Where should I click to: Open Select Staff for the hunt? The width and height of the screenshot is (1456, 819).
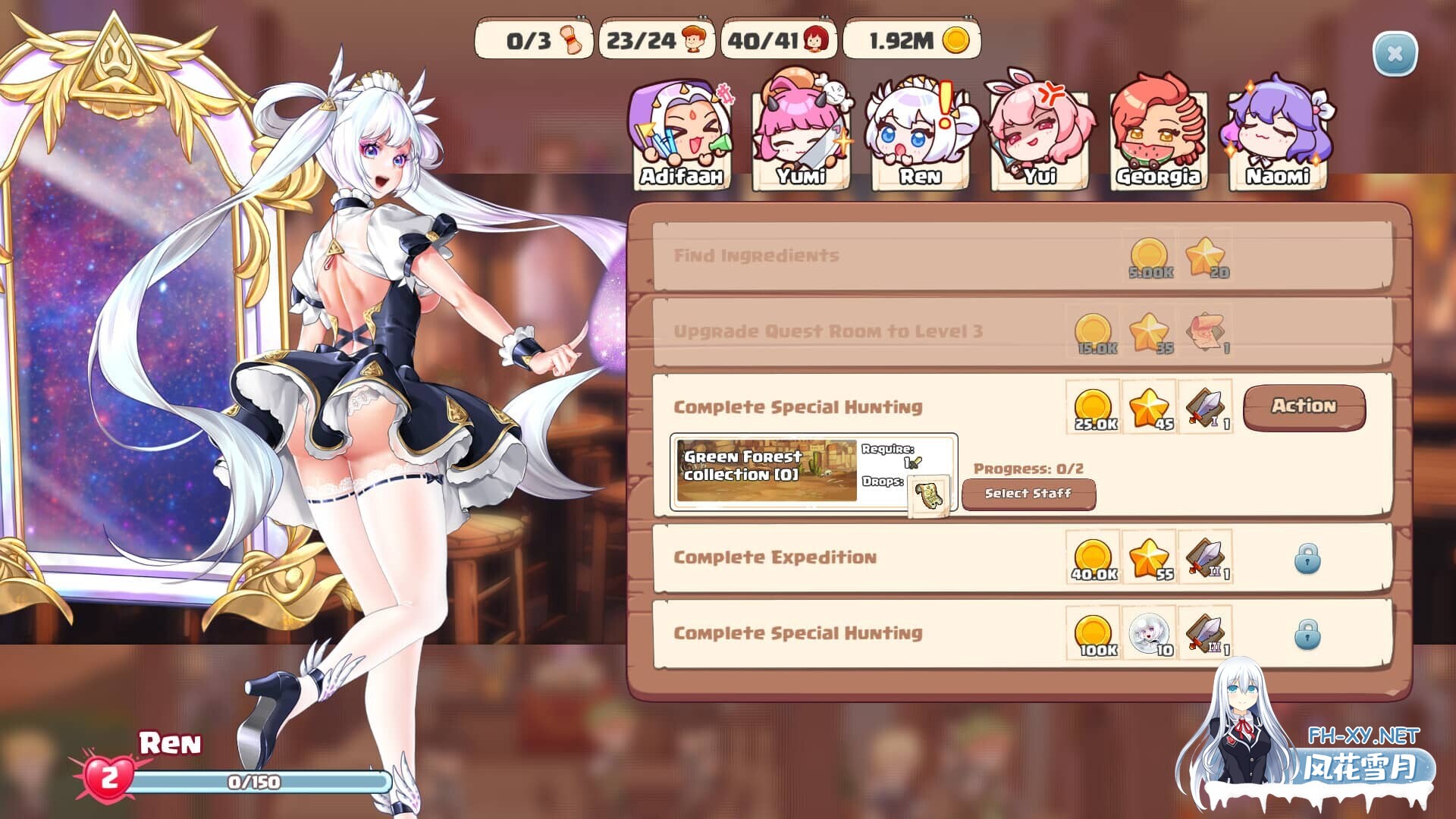click(1028, 494)
